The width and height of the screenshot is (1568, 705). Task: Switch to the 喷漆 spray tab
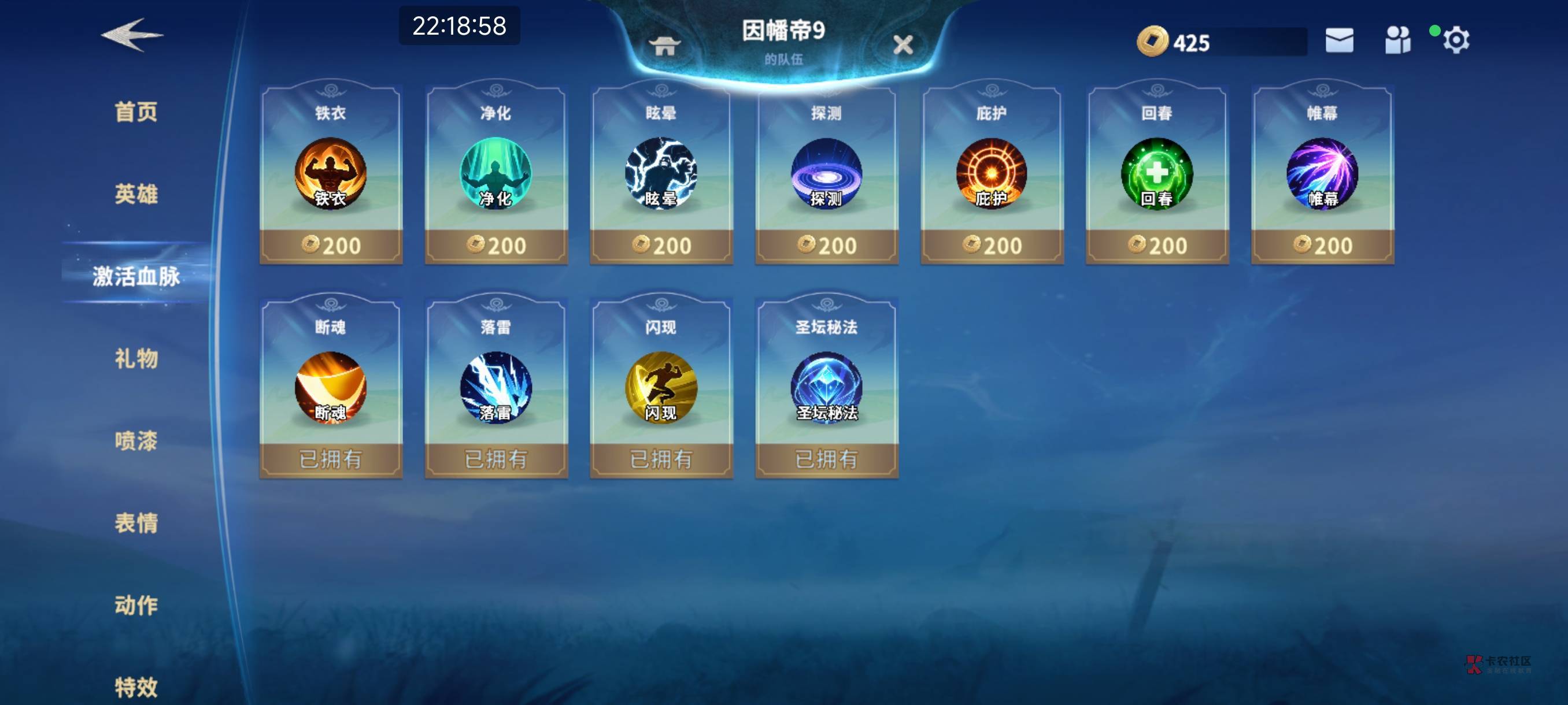pyautogui.click(x=136, y=440)
